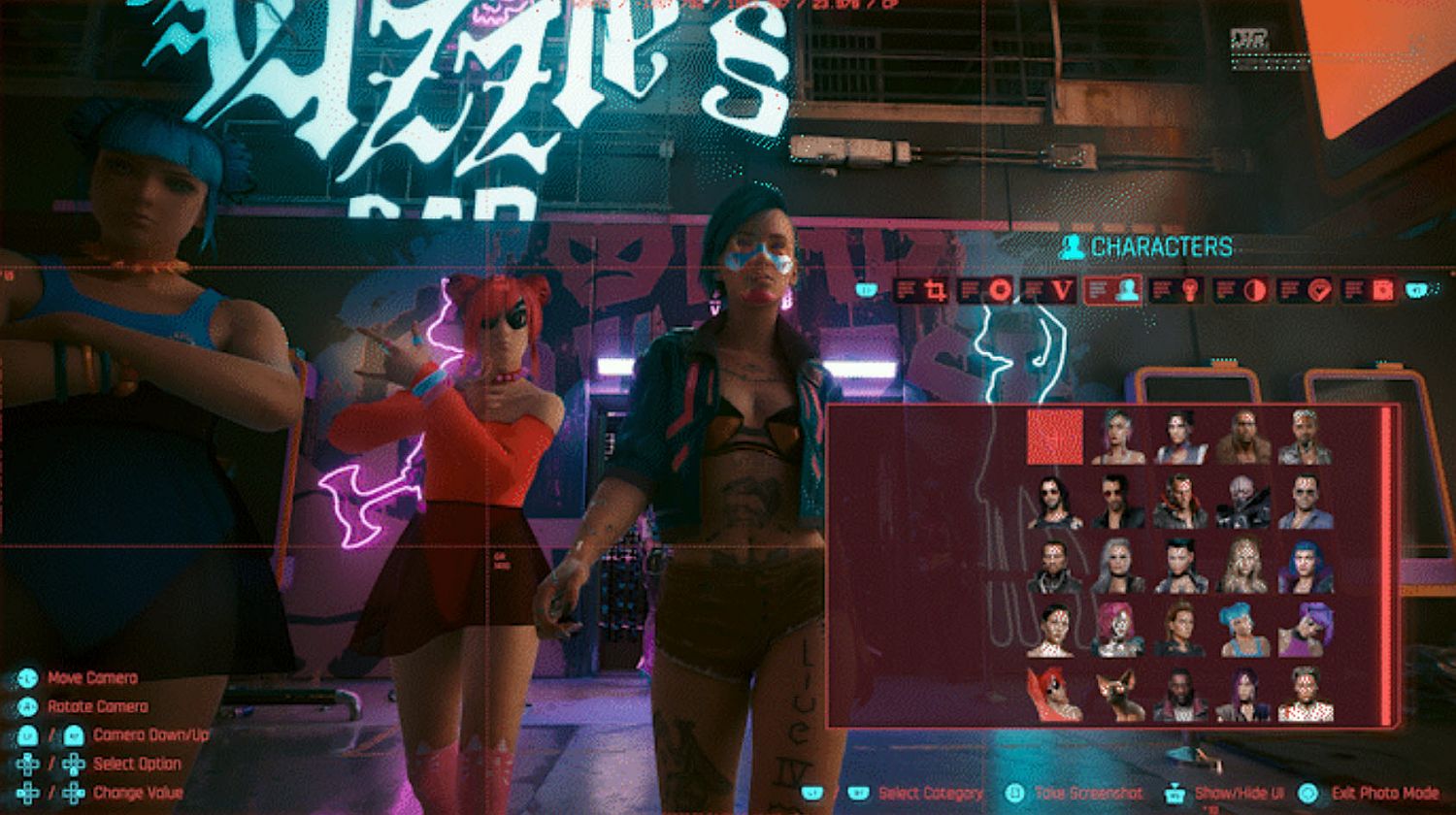Pick the sphynx cat portrait
Image resolution: width=1456 pixels, height=815 pixels.
pyautogui.click(x=1117, y=693)
